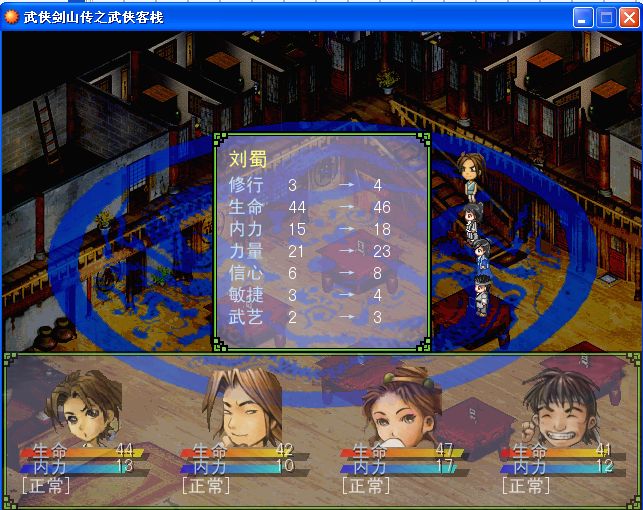643x510 pixels.
Task: Choose the winking long-haired man's portrait
Action: coord(242,406)
